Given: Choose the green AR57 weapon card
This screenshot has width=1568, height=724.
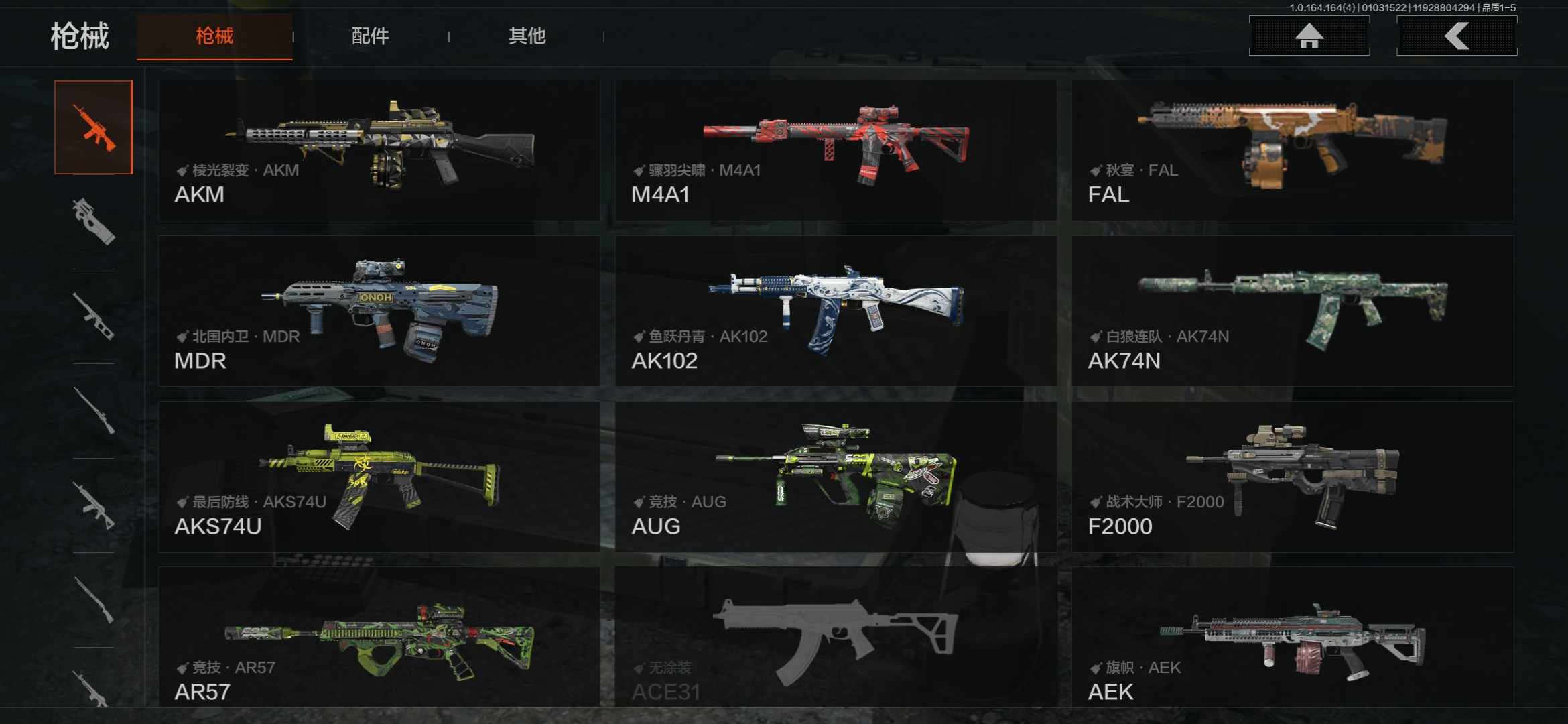Looking at the screenshot, I should click(x=379, y=637).
